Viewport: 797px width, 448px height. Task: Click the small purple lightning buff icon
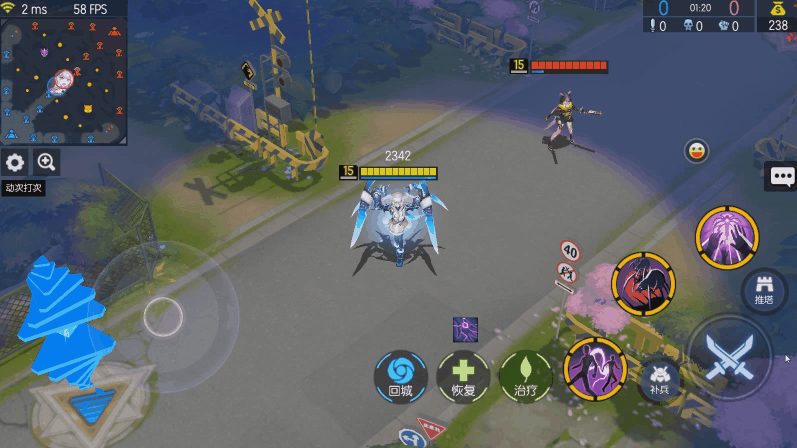click(465, 328)
